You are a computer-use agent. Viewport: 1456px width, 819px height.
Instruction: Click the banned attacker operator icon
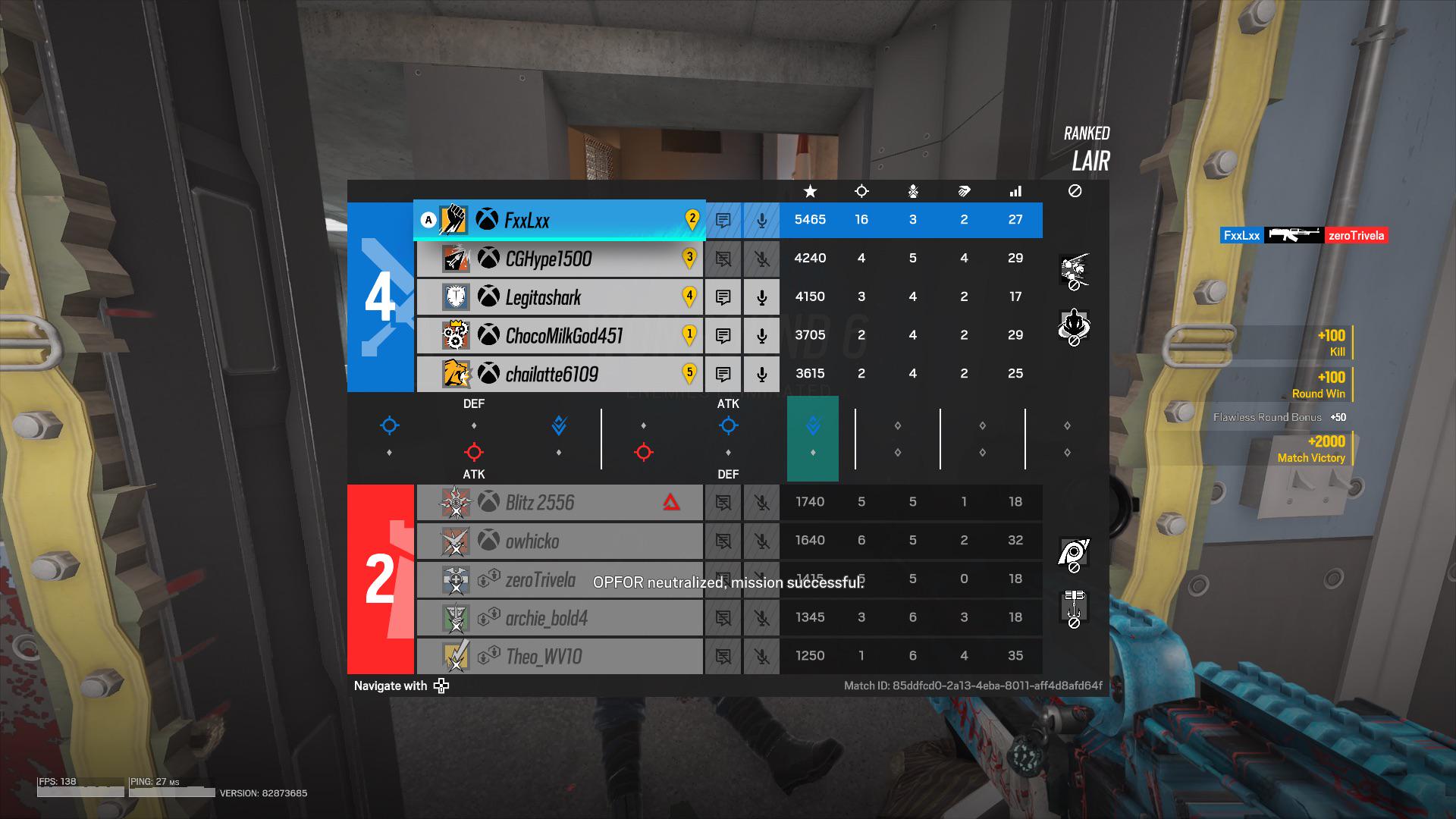pos(1074,271)
